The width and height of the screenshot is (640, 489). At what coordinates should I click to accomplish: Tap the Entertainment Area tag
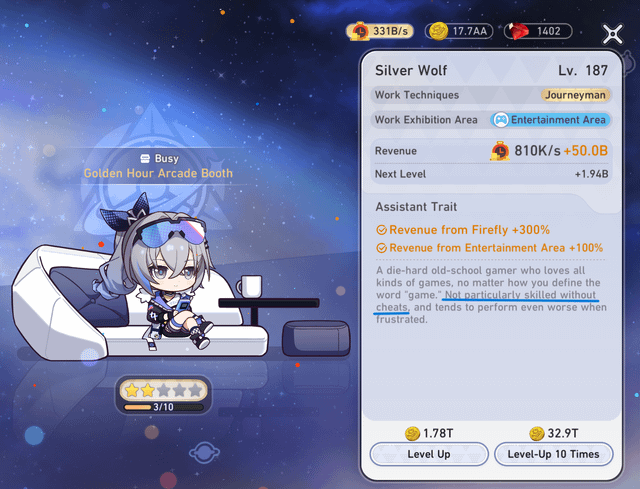point(550,120)
